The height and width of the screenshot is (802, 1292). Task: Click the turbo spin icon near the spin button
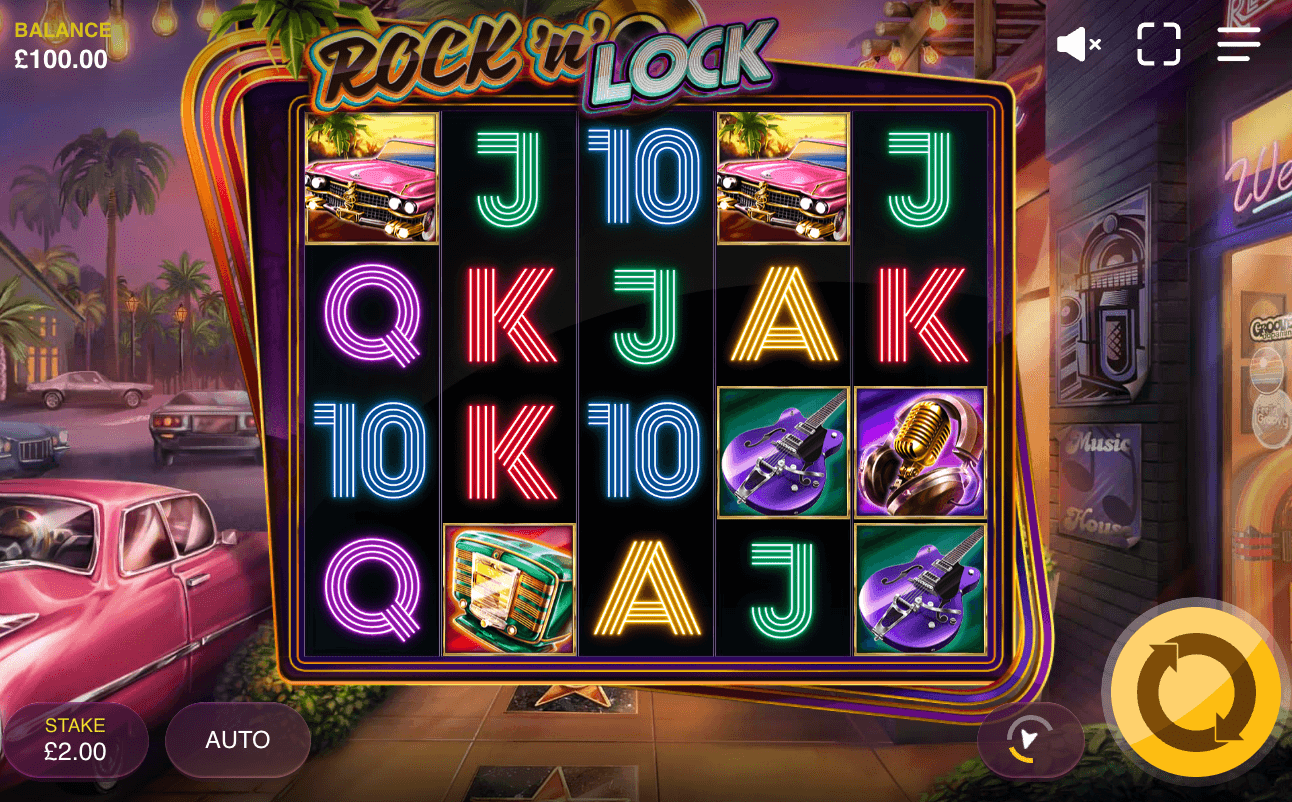coord(1030,740)
